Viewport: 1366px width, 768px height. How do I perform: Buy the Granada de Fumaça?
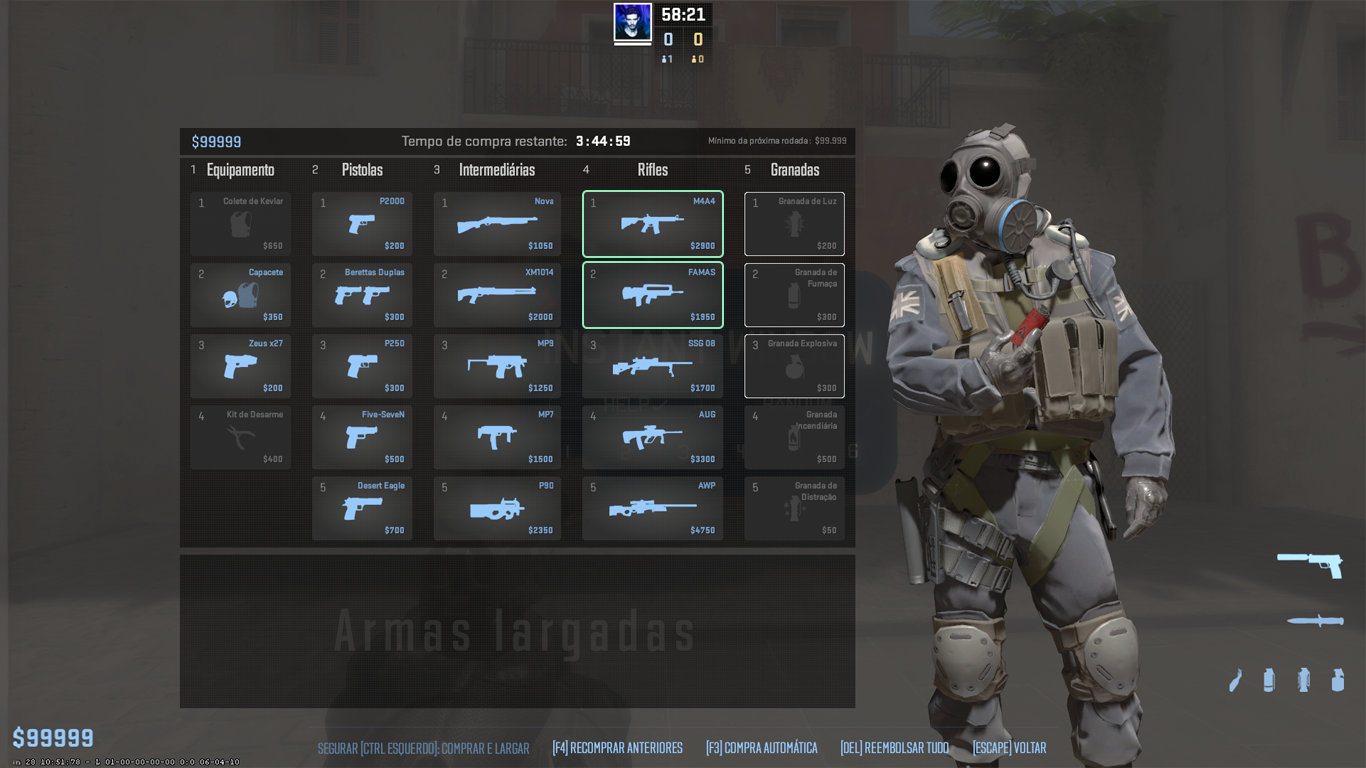[793, 295]
